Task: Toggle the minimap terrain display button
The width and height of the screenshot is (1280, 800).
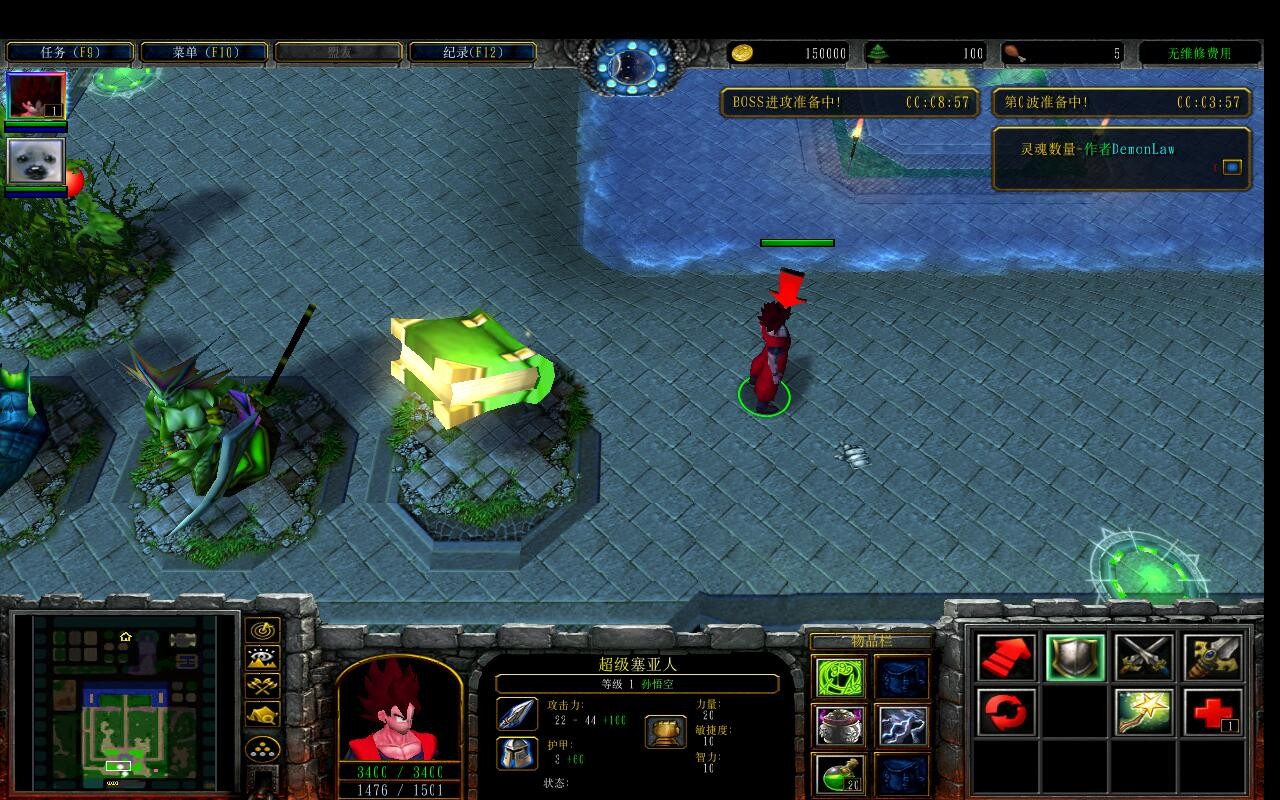Action: point(262,658)
